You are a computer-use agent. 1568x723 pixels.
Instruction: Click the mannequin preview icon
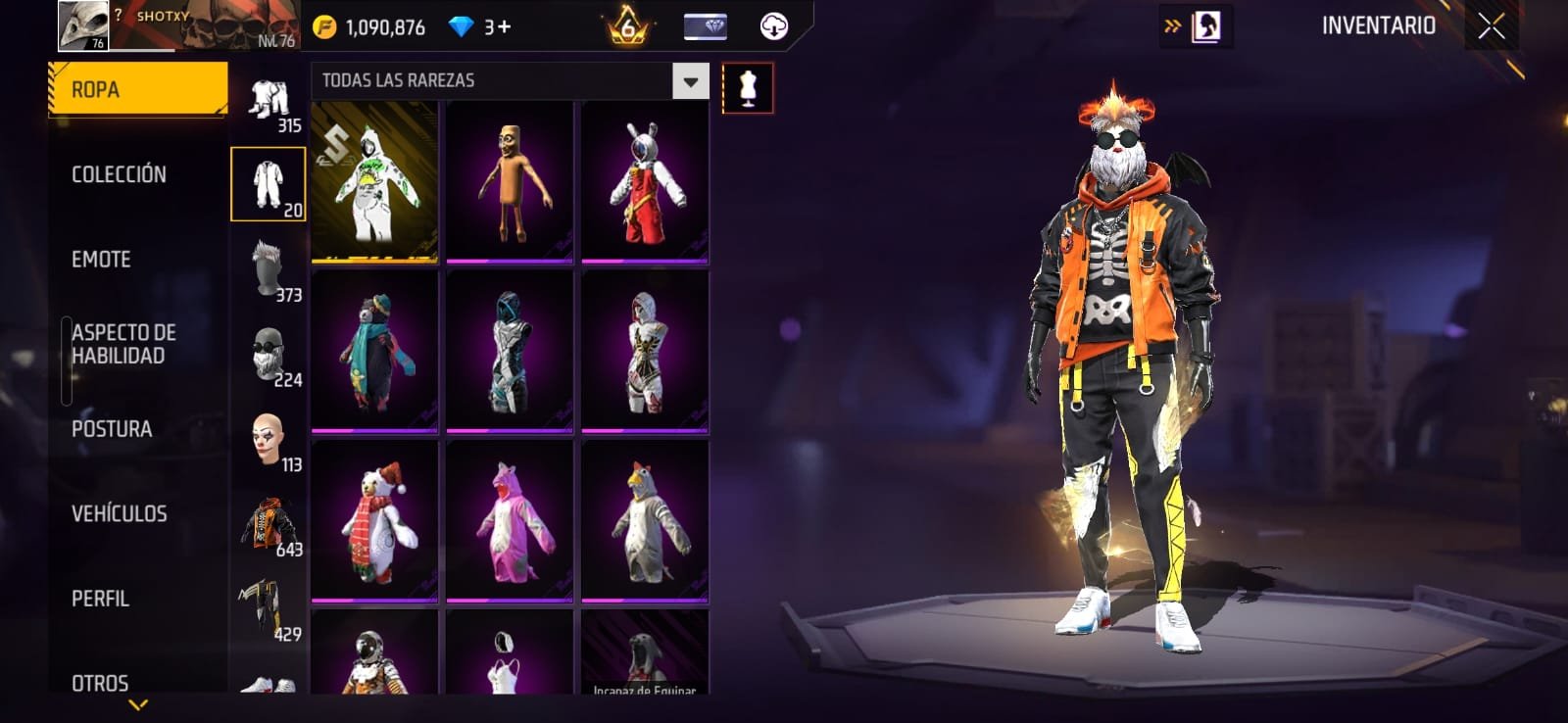[748, 88]
